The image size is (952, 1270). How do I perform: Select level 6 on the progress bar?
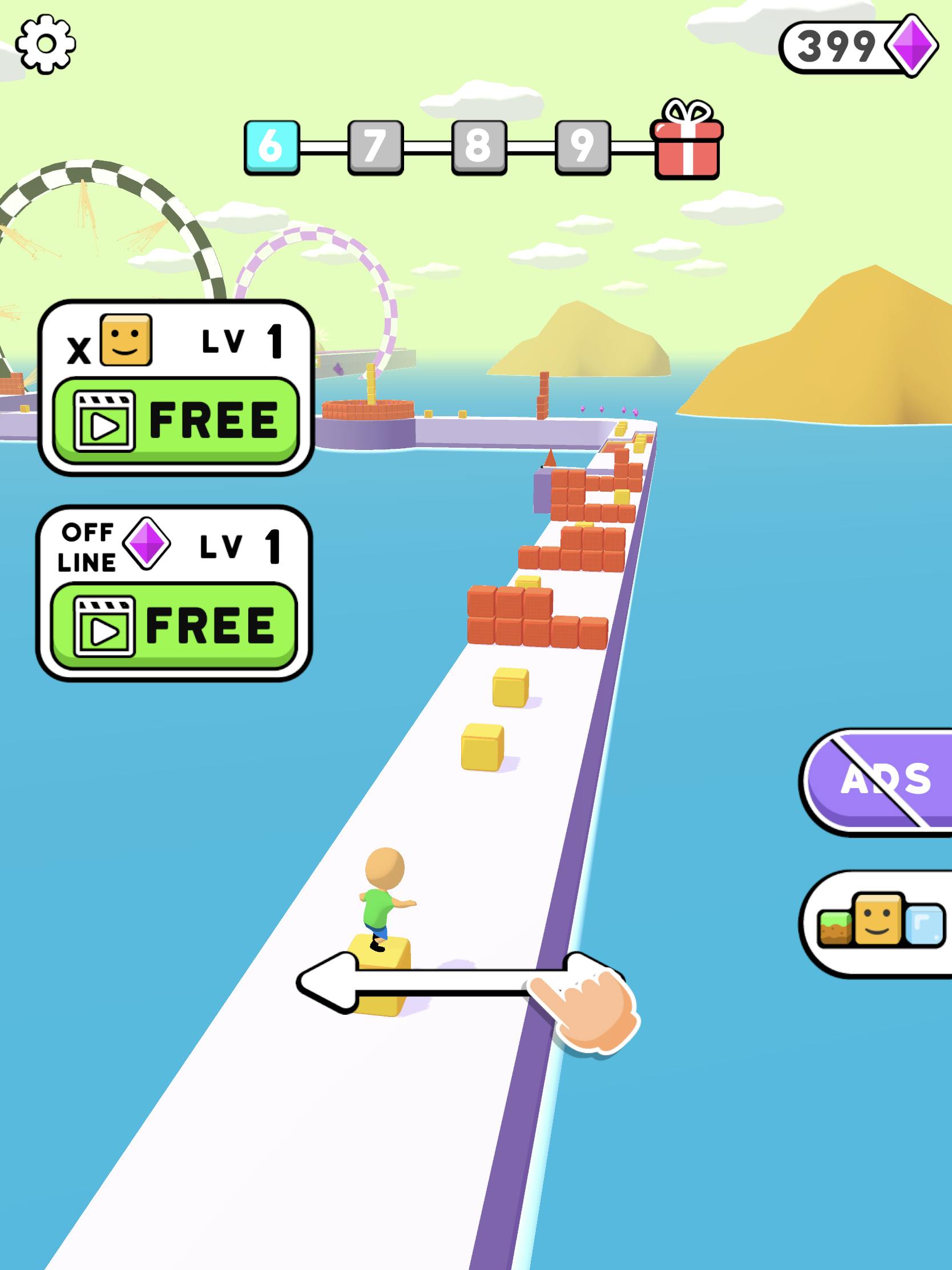tap(272, 148)
